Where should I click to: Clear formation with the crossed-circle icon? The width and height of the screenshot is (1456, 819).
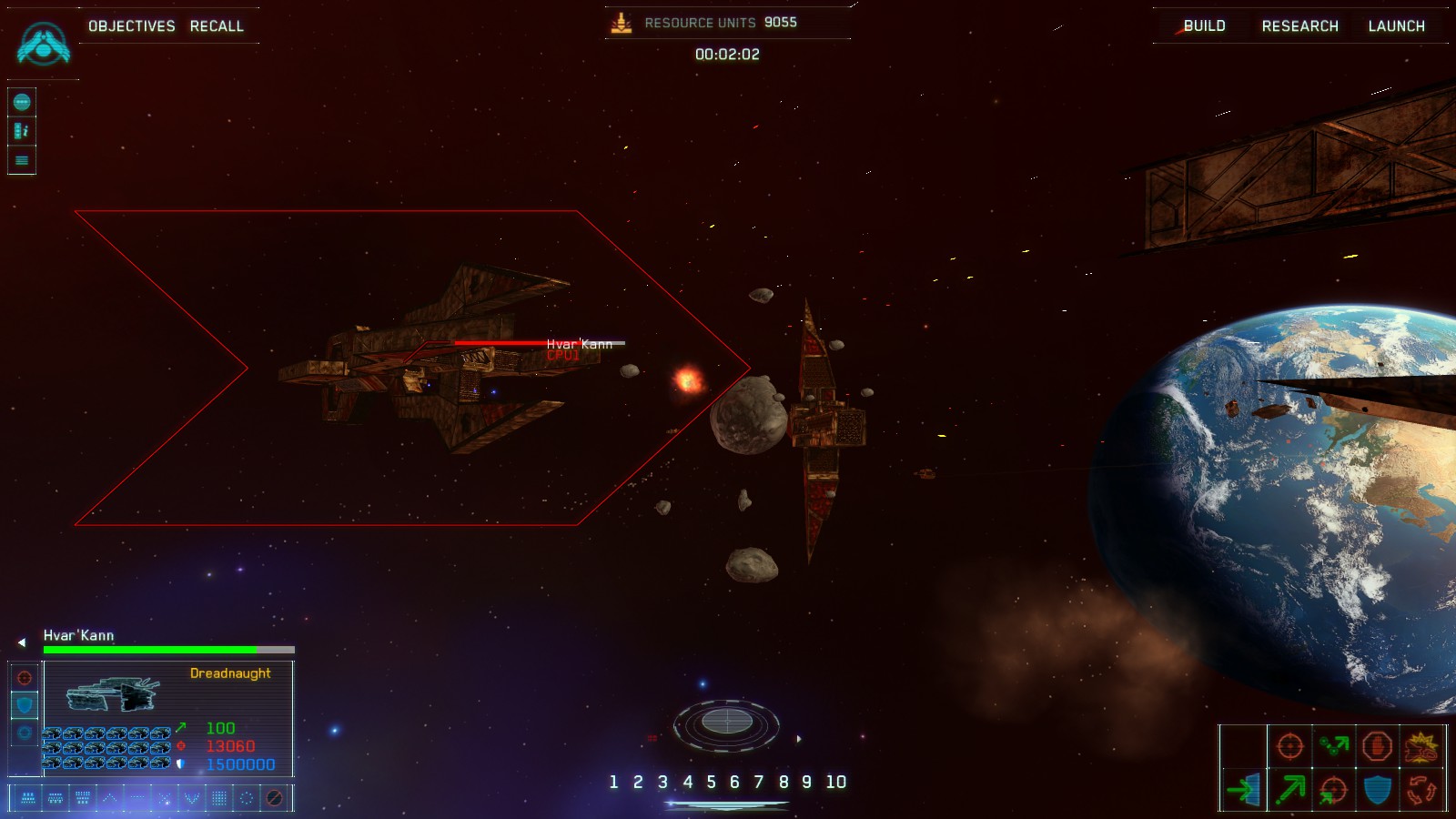pos(274,798)
